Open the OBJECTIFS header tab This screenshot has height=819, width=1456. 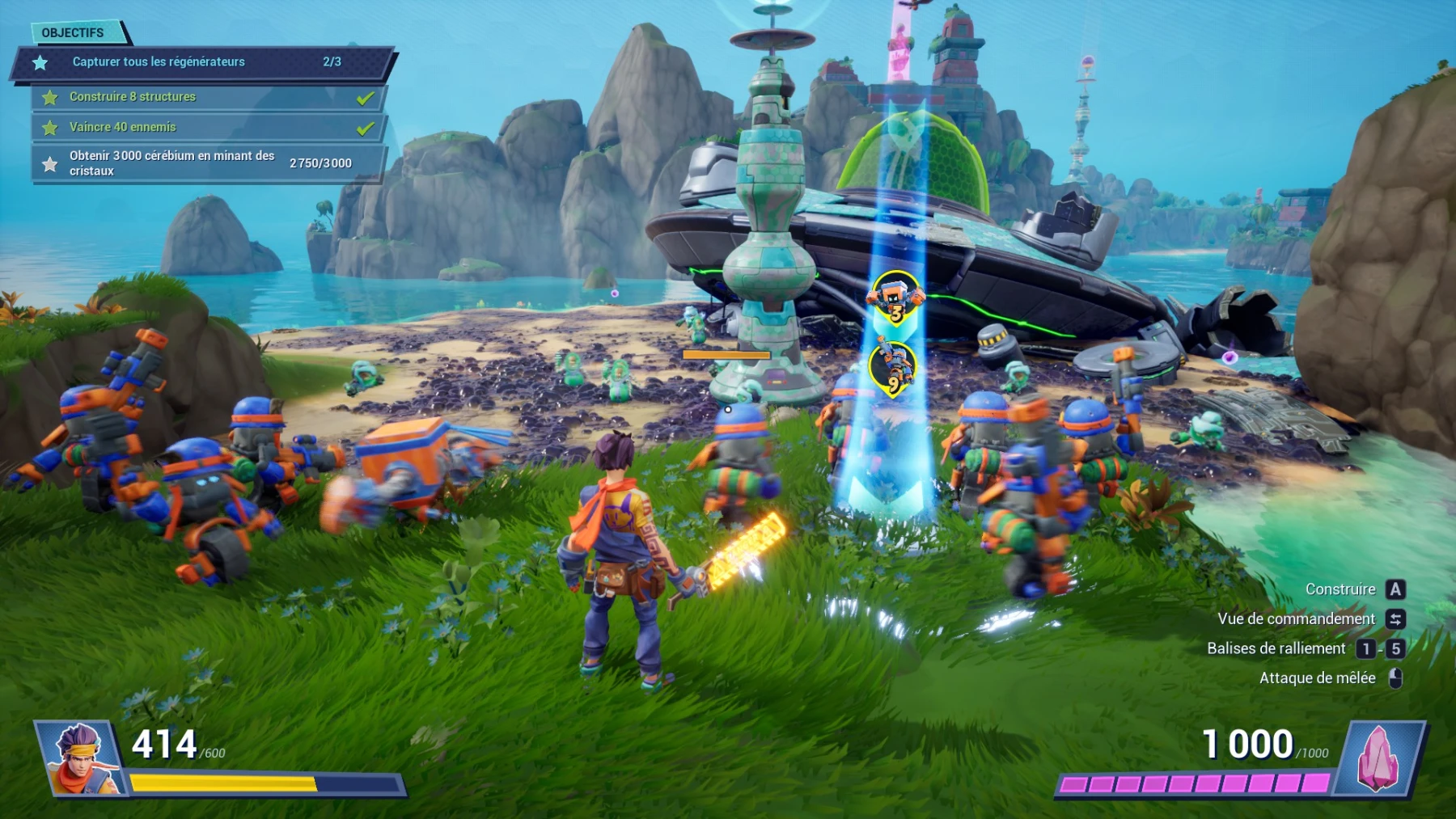pos(74,33)
